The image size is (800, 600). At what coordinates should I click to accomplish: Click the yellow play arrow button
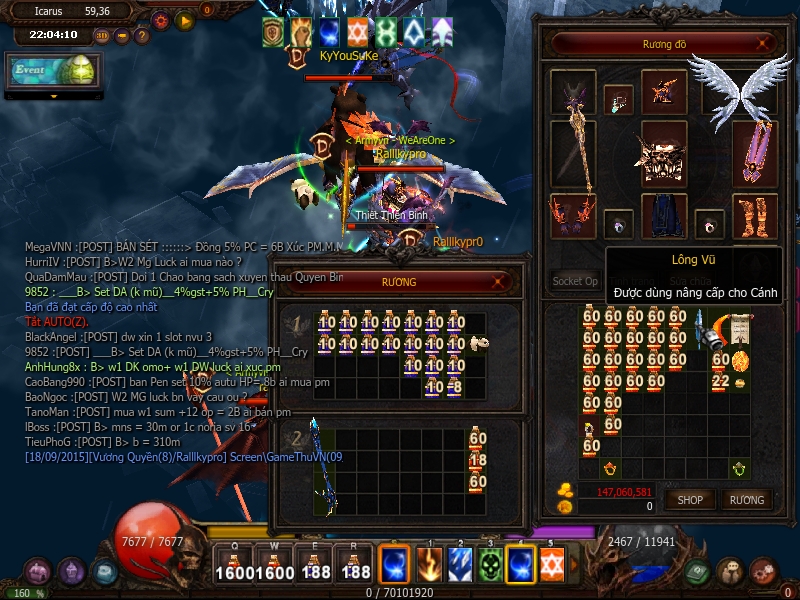click(185, 19)
